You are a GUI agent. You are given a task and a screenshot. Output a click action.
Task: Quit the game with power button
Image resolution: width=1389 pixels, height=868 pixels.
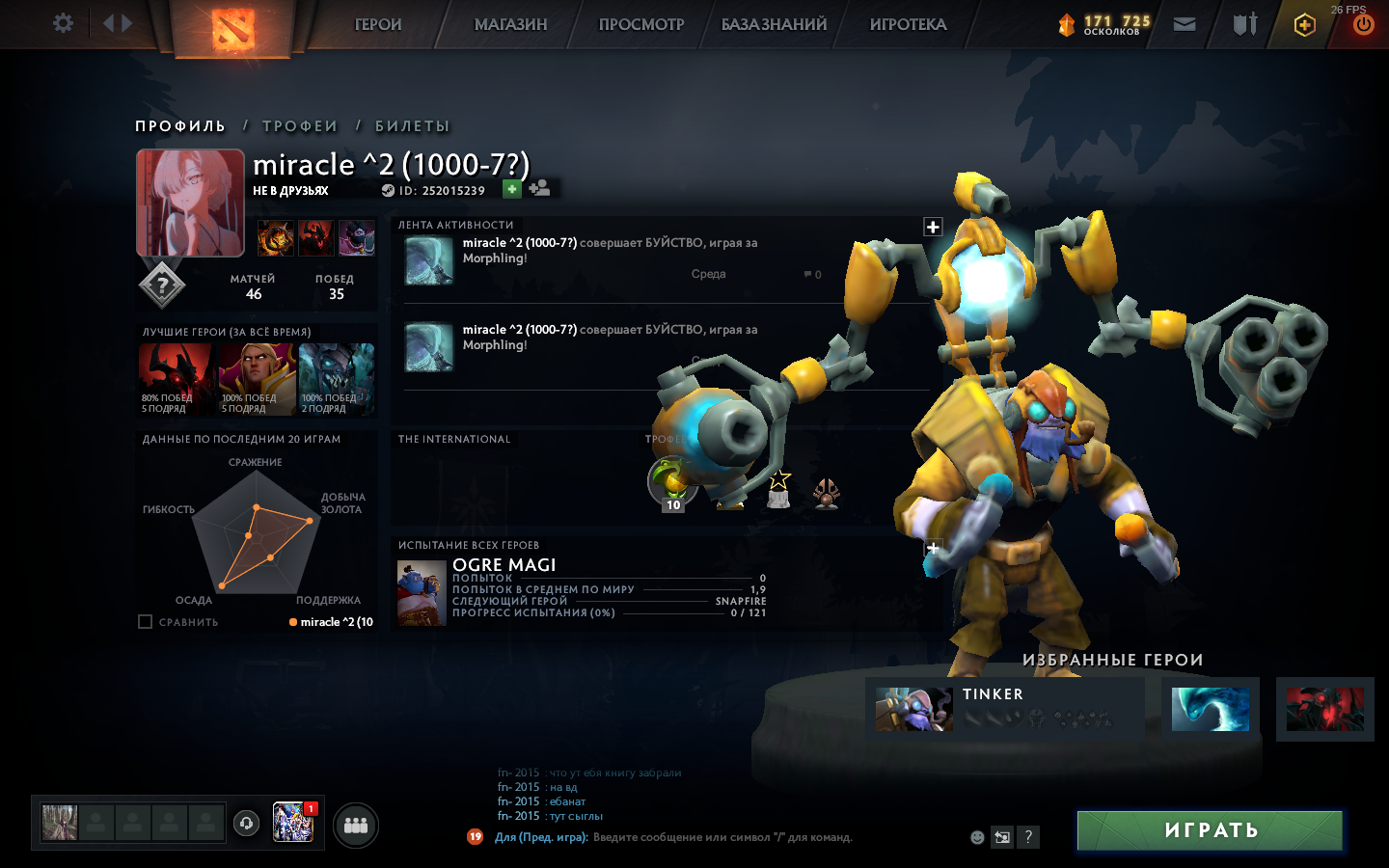tap(1363, 25)
